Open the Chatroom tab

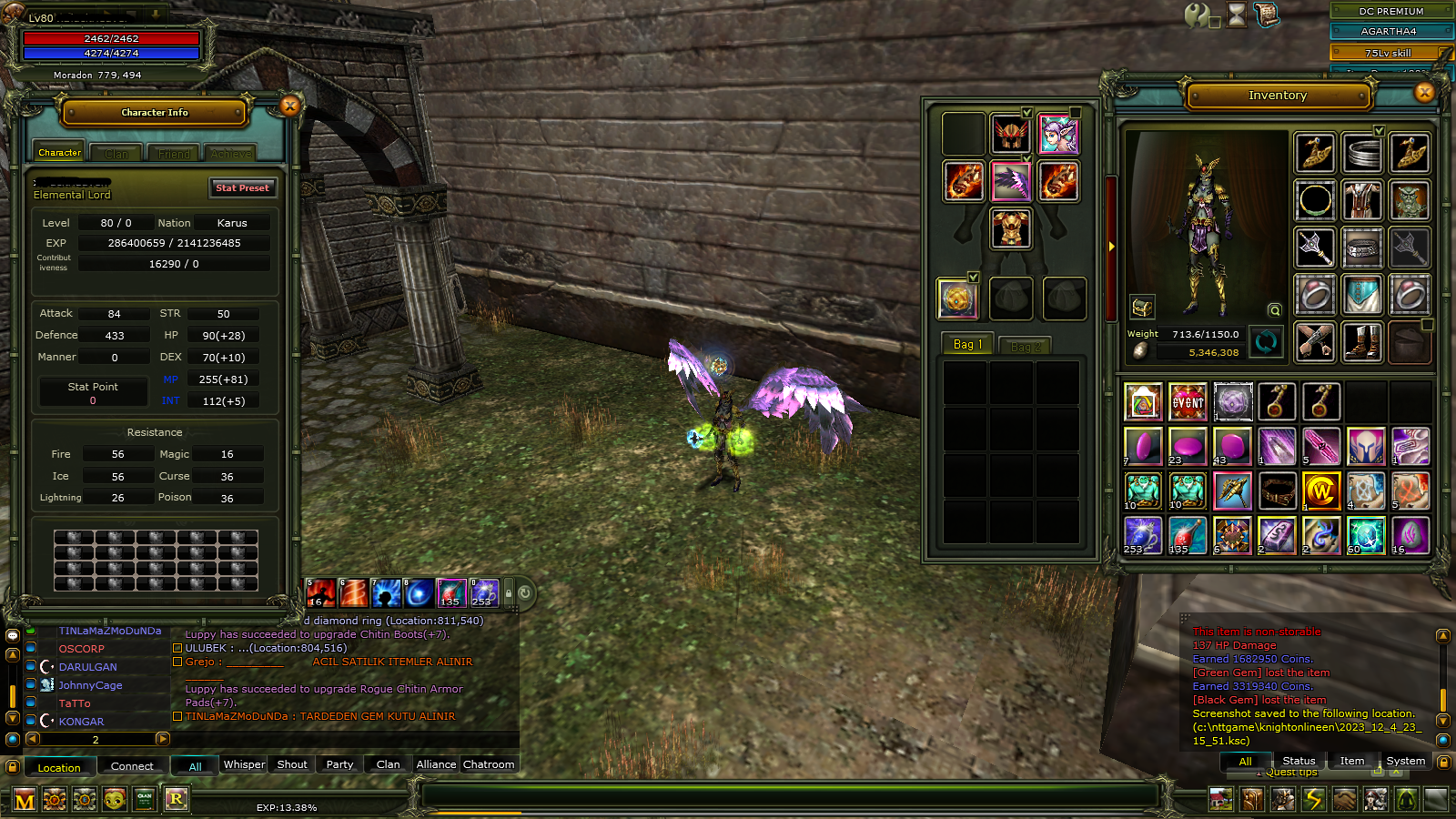tap(489, 764)
